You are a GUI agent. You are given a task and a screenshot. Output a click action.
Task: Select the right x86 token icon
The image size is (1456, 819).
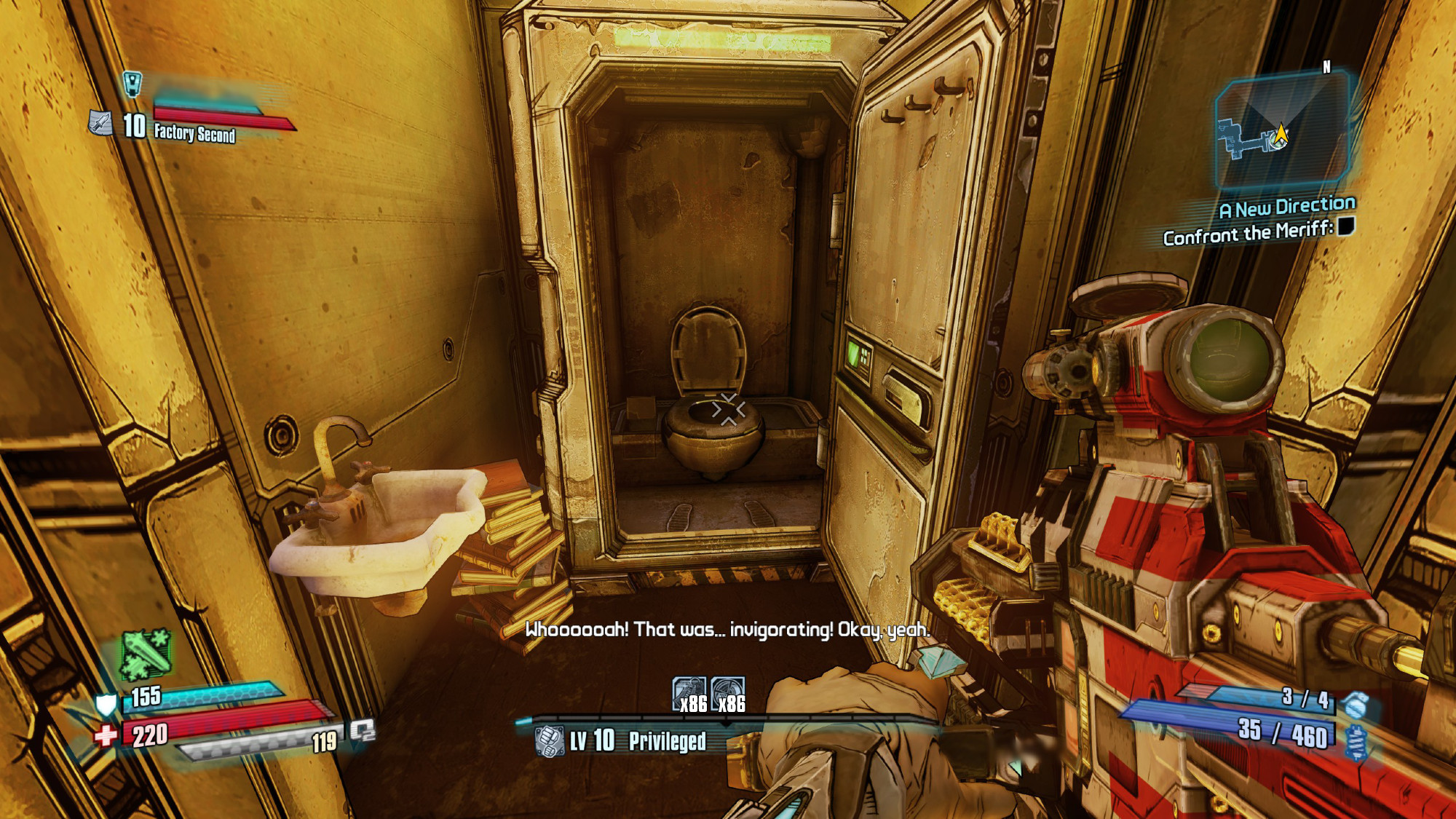[727, 694]
